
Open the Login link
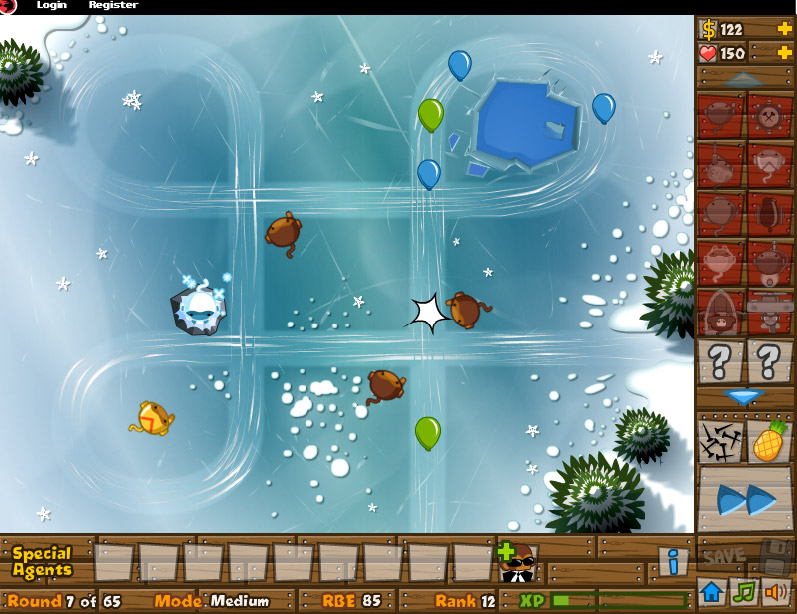tap(51, 5)
